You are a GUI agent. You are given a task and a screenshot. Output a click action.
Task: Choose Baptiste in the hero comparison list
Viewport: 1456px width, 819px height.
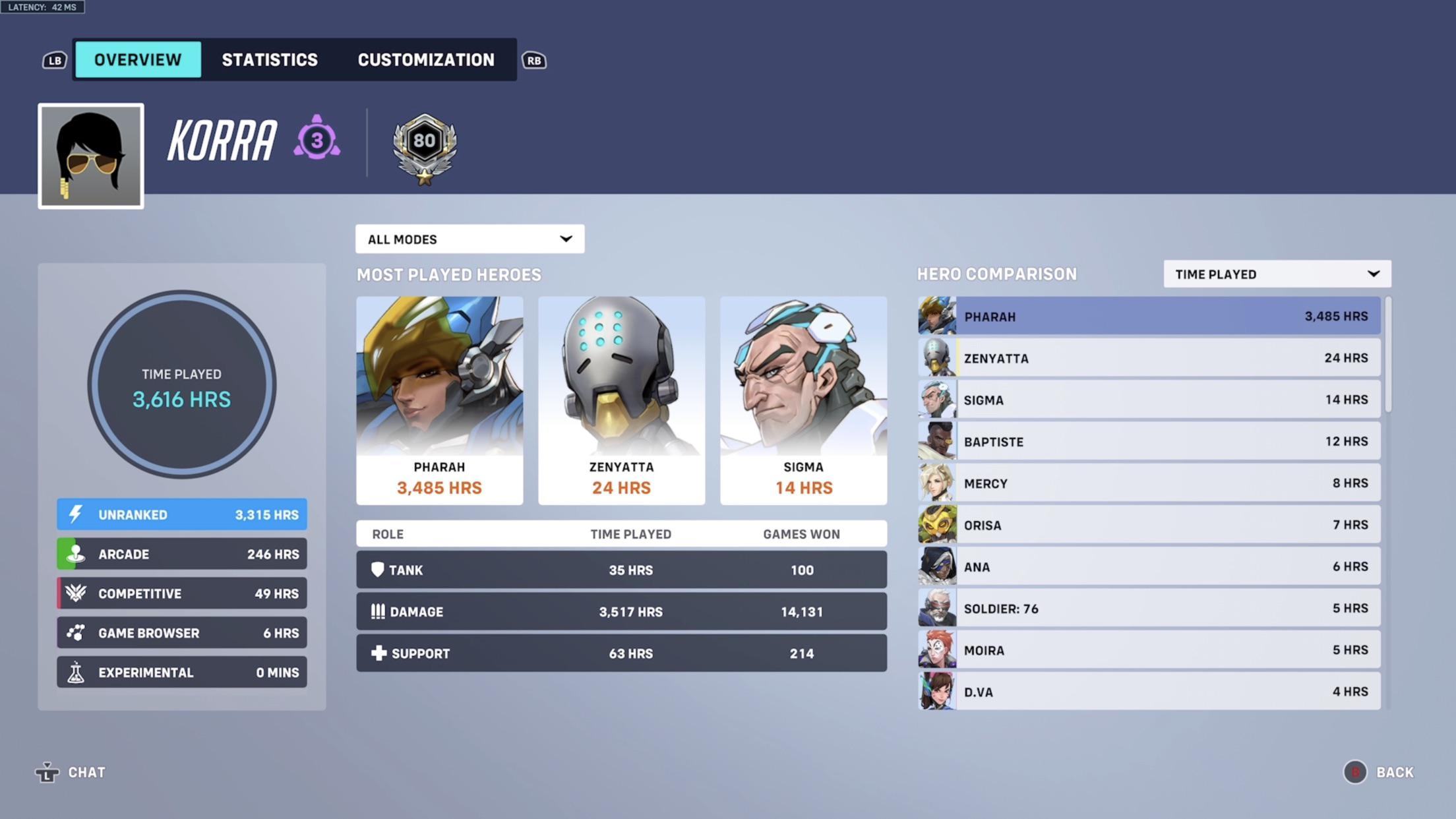coord(1149,441)
